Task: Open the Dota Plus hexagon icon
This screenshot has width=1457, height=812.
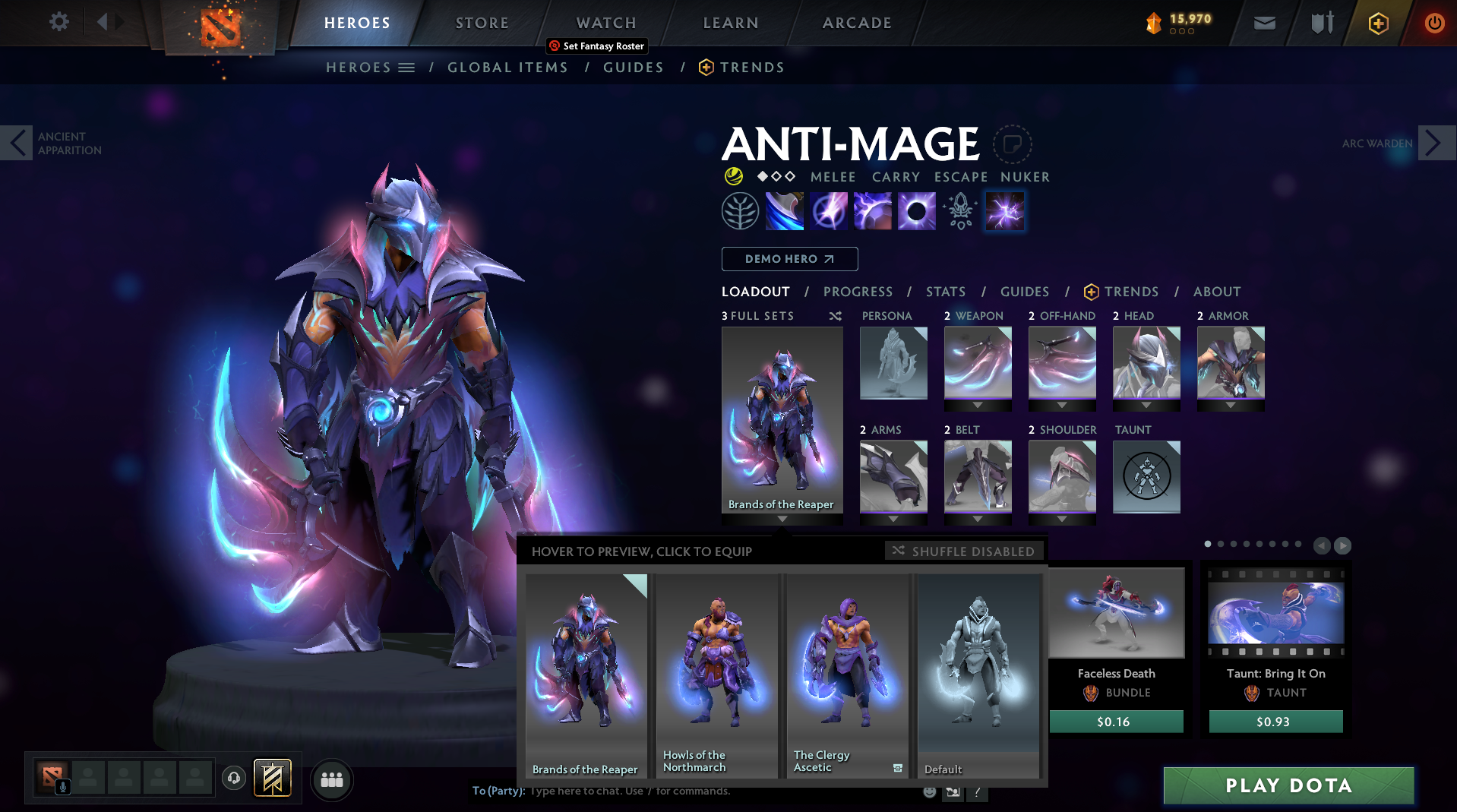Action: [x=1378, y=24]
